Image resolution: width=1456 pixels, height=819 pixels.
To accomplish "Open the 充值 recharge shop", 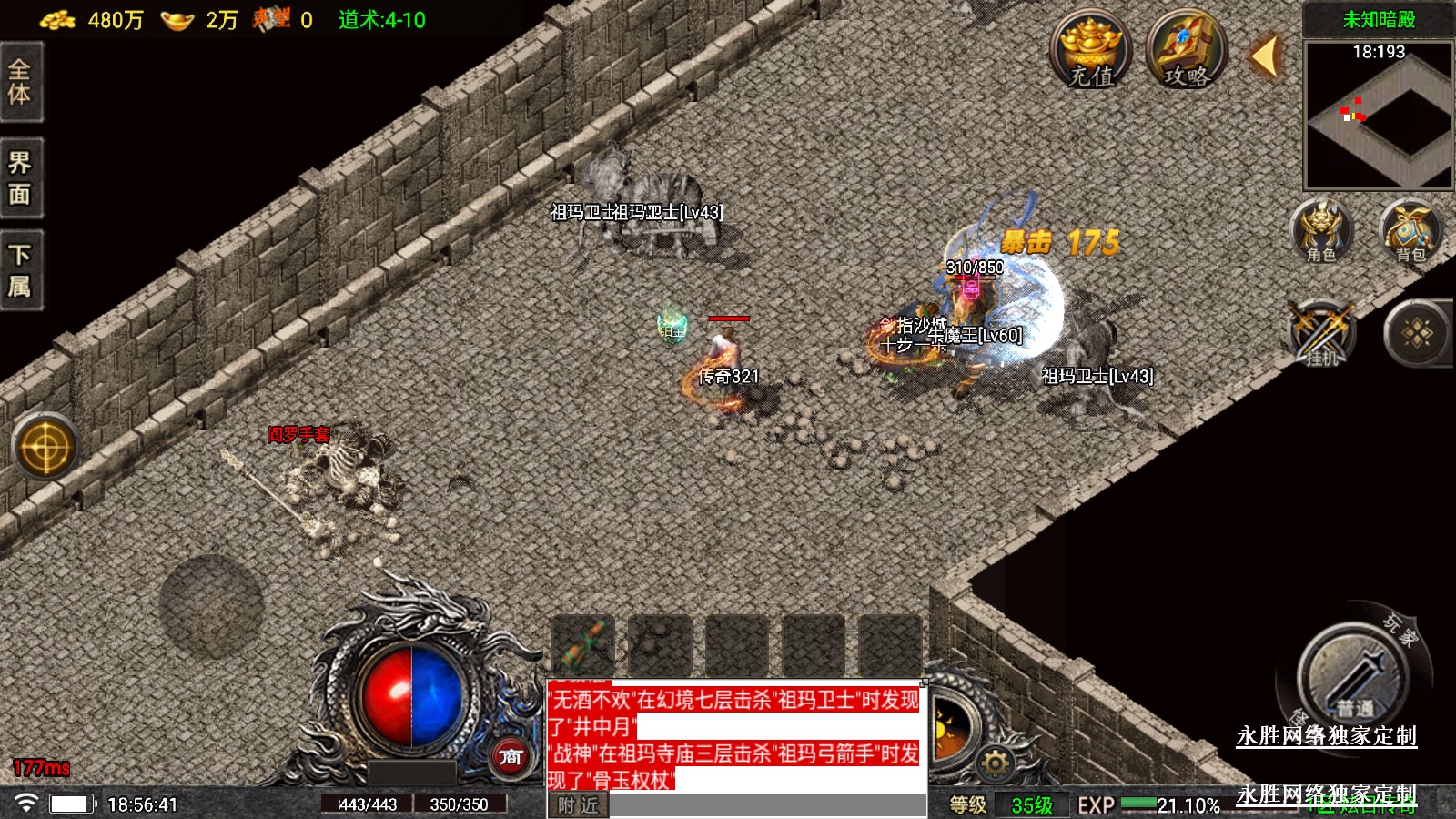I will [1090, 50].
